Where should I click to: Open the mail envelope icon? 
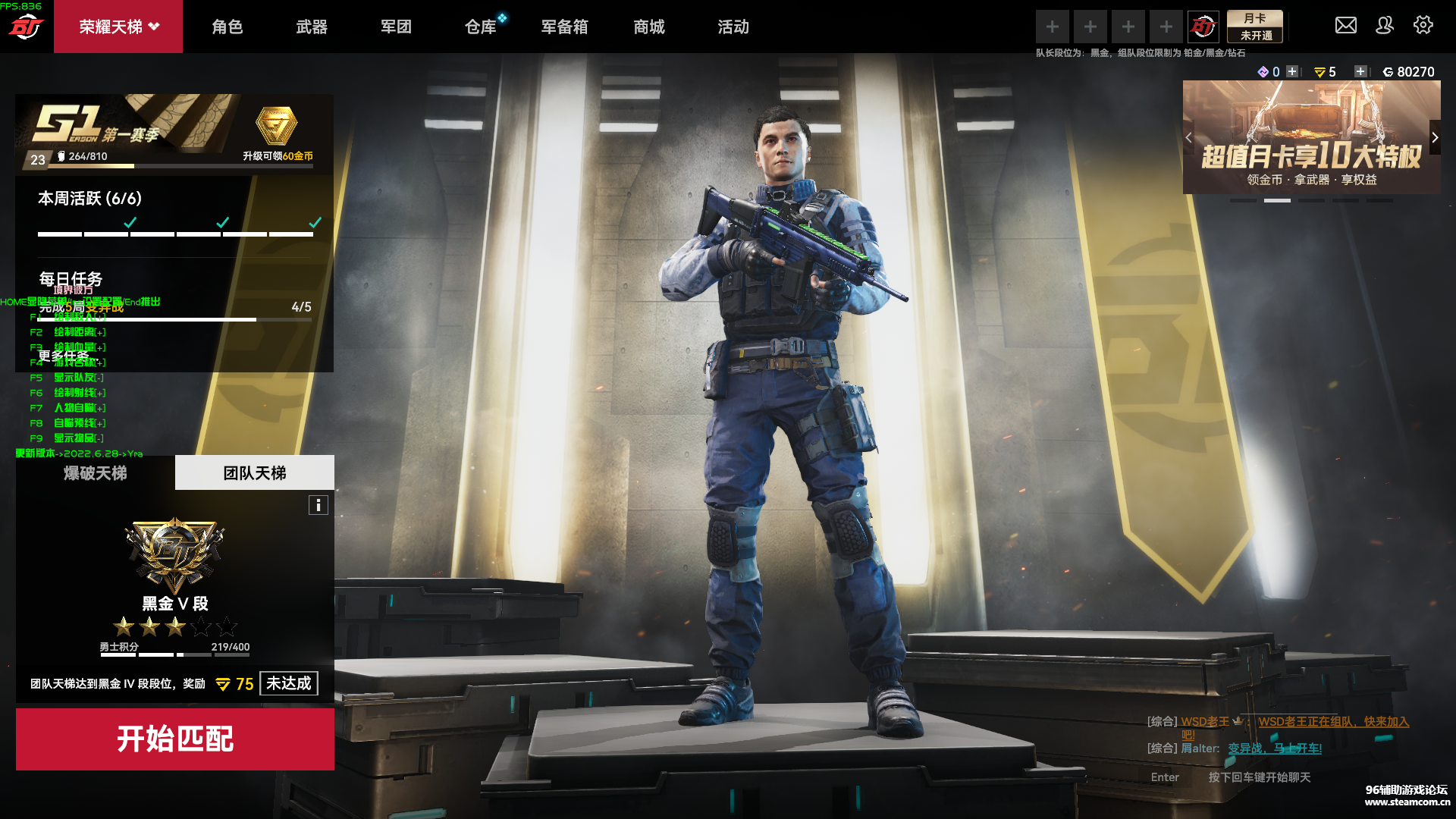point(1345,25)
